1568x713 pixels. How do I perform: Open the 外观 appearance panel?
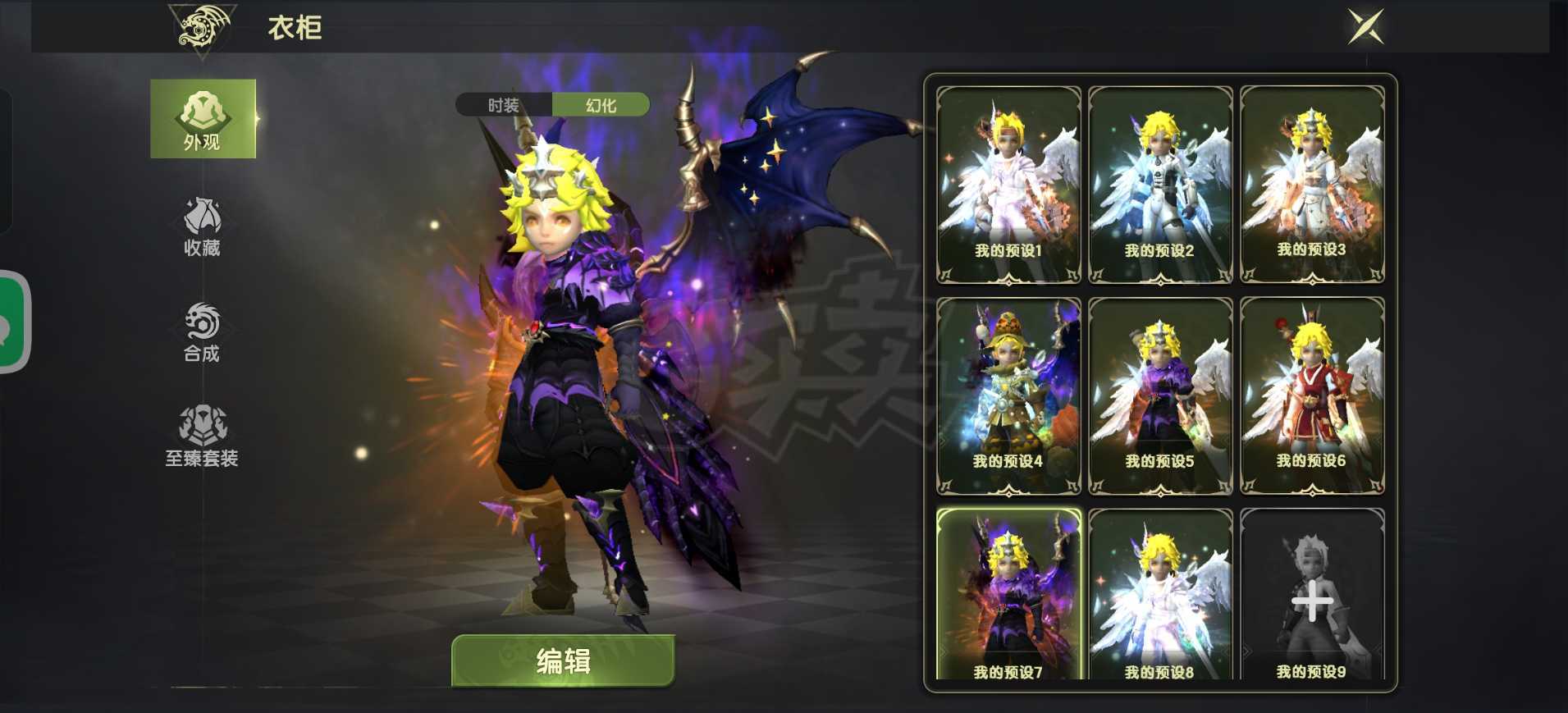[202, 119]
